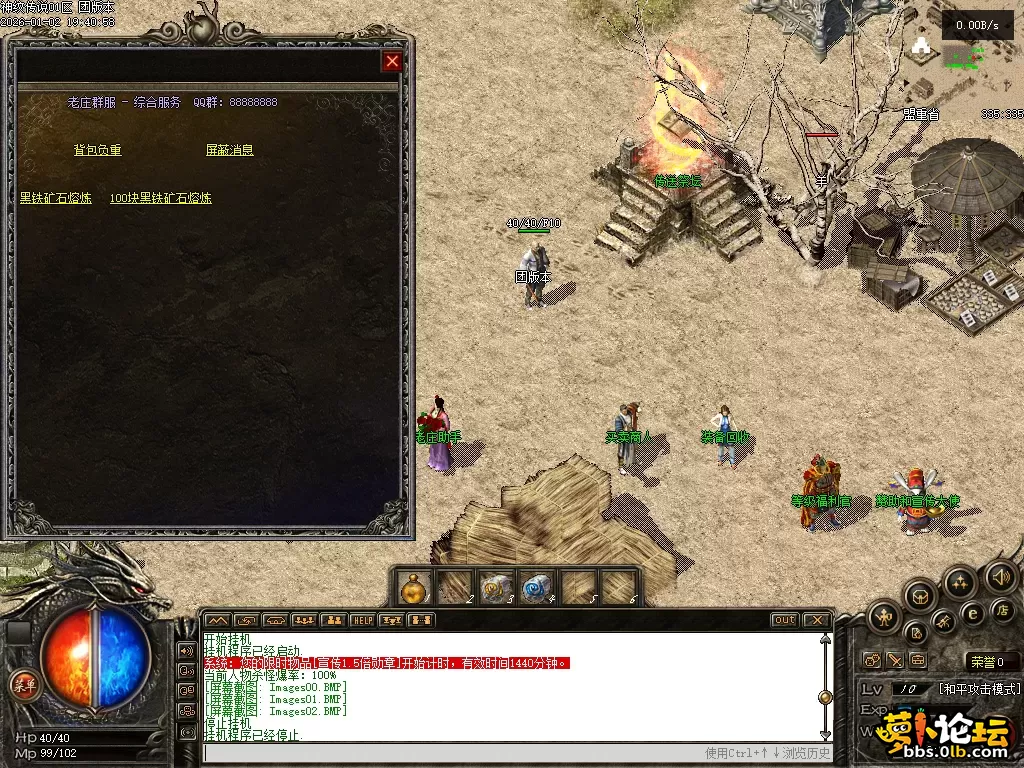
Task: Close the chat panel with its X button
Action: pyautogui.click(x=816, y=620)
